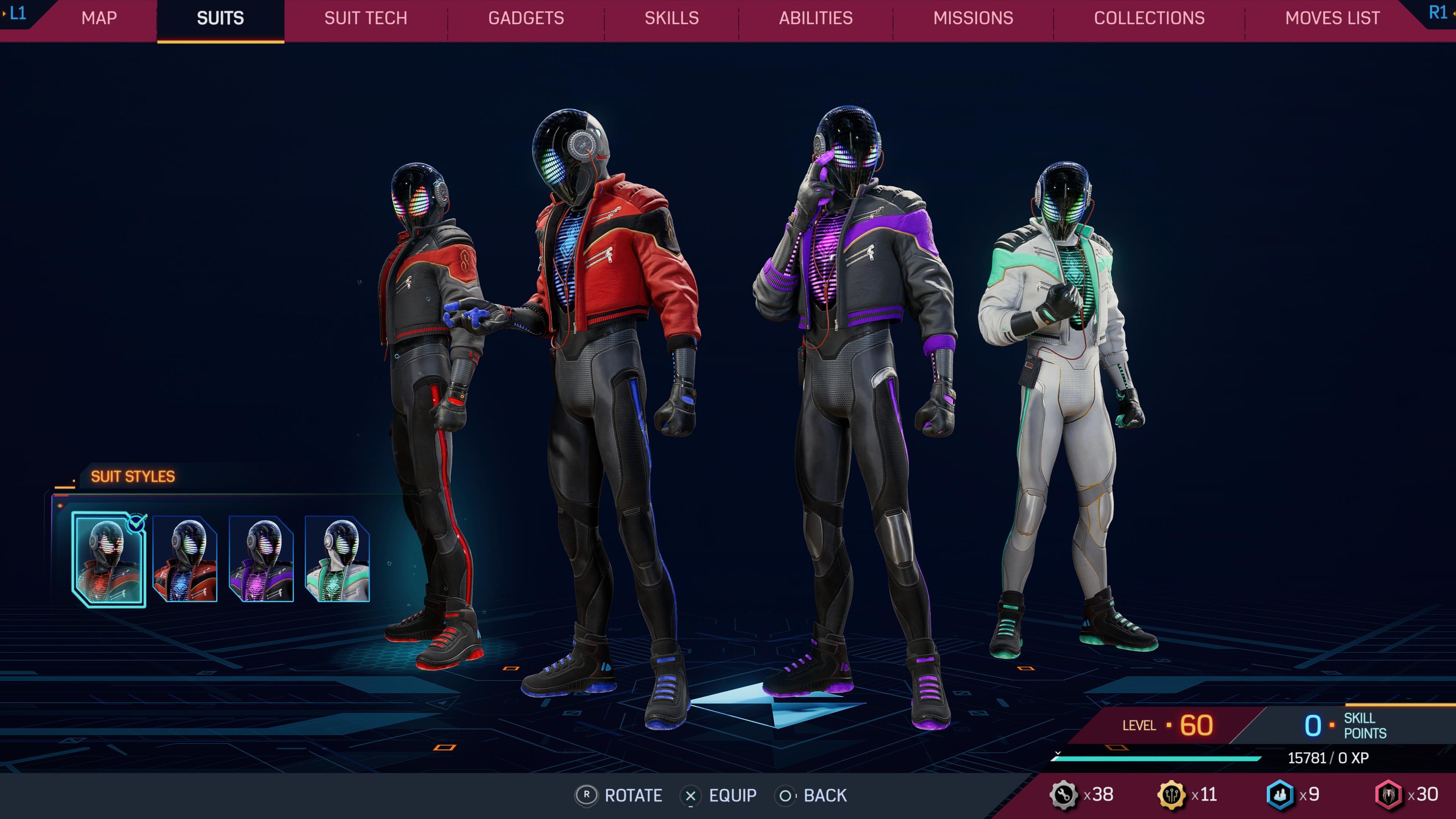
Task: Go to the Gadgets tab
Action: click(526, 18)
